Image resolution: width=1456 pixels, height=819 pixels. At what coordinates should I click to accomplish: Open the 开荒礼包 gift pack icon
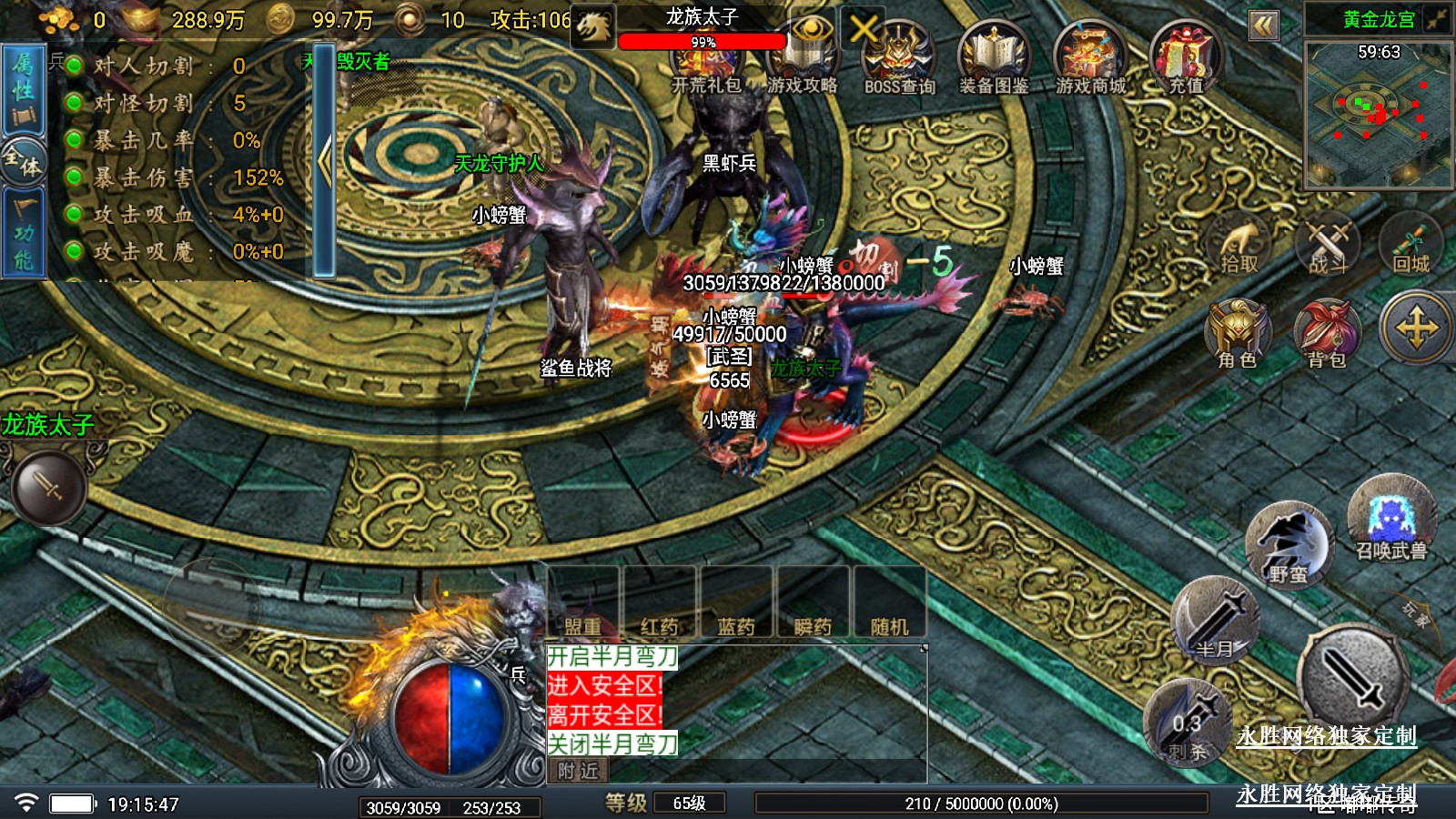point(706,60)
